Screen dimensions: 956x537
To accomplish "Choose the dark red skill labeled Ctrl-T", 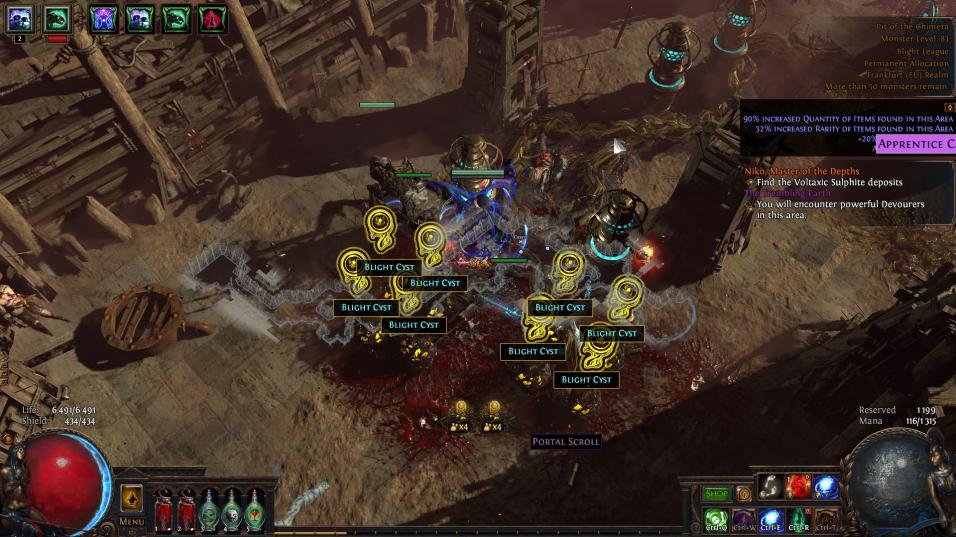I will click(x=825, y=519).
